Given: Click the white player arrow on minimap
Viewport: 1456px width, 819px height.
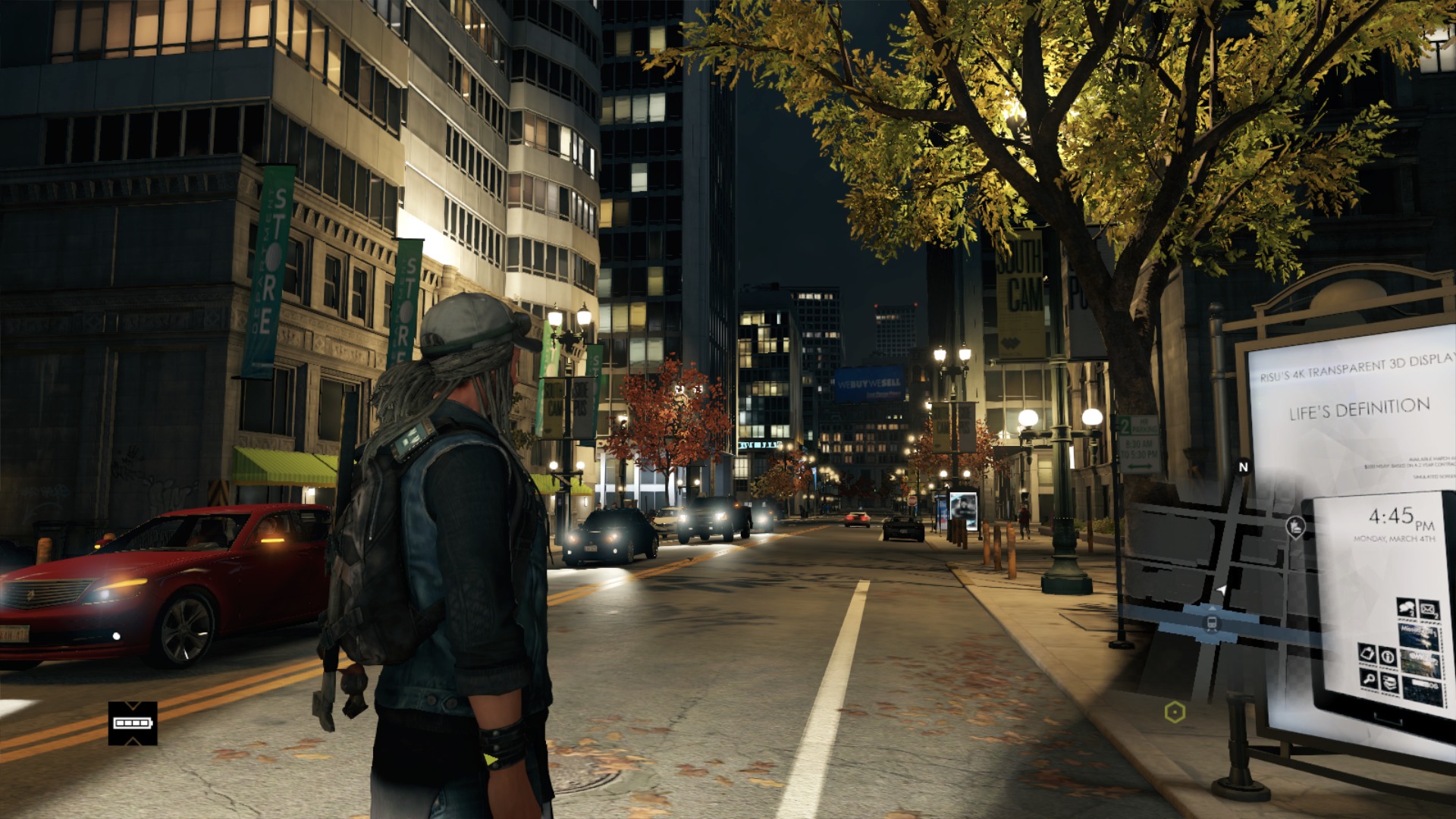Looking at the screenshot, I should pos(1221,589).
